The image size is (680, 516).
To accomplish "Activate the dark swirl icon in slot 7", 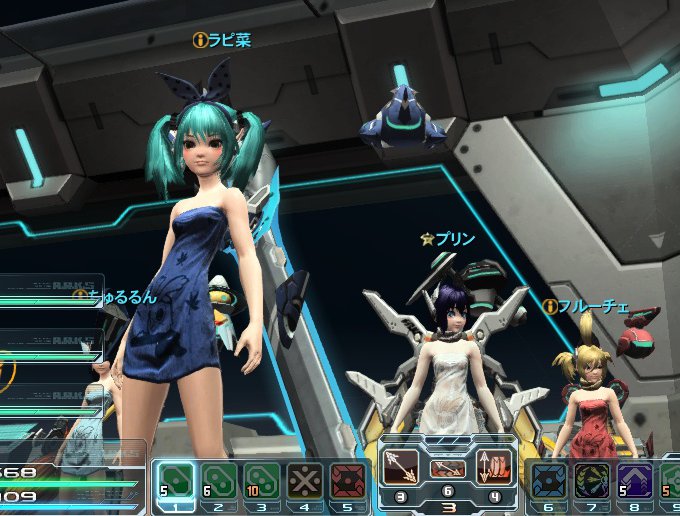I will (591, 479).
